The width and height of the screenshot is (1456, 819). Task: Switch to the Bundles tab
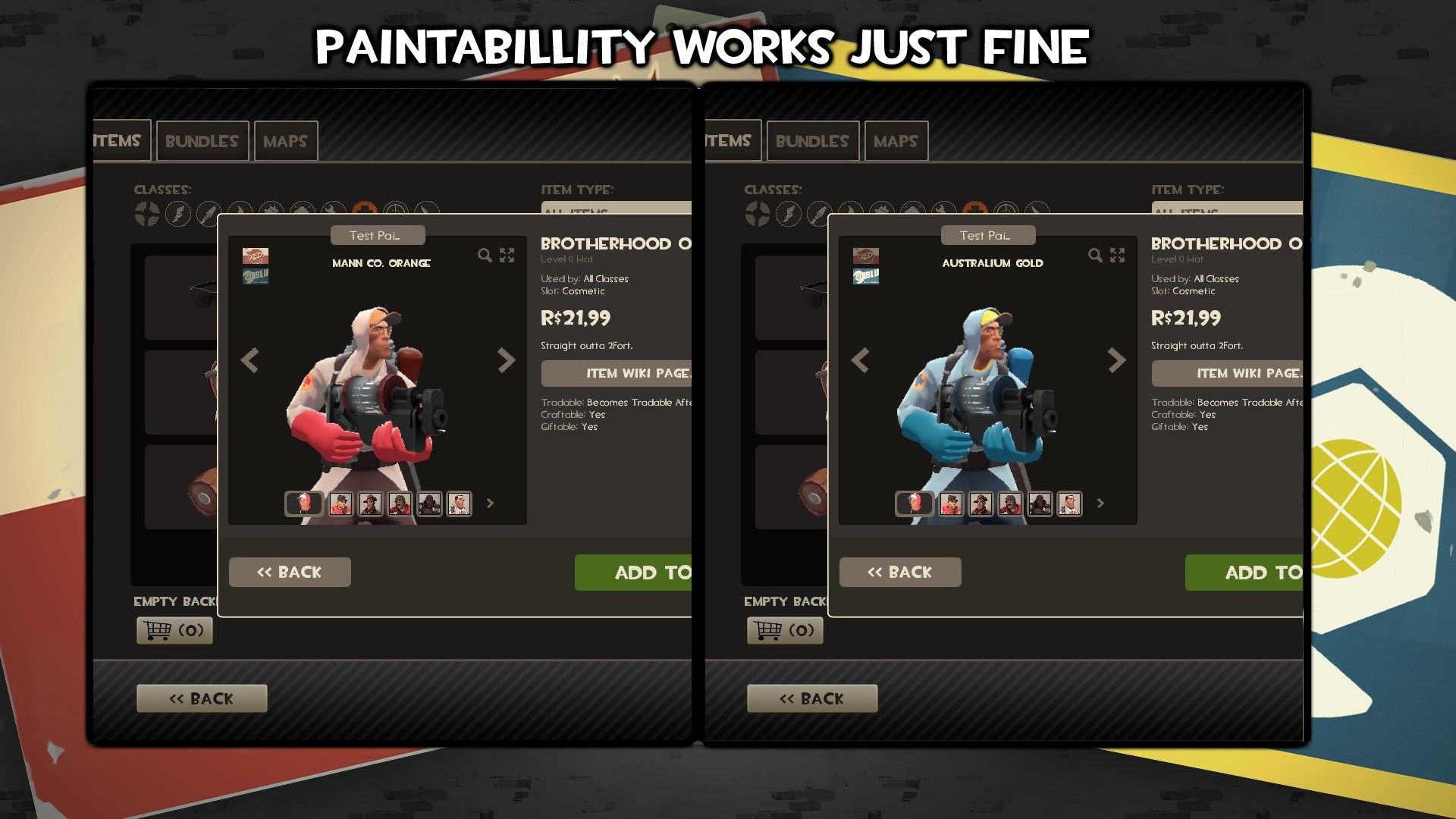(202, 140)
